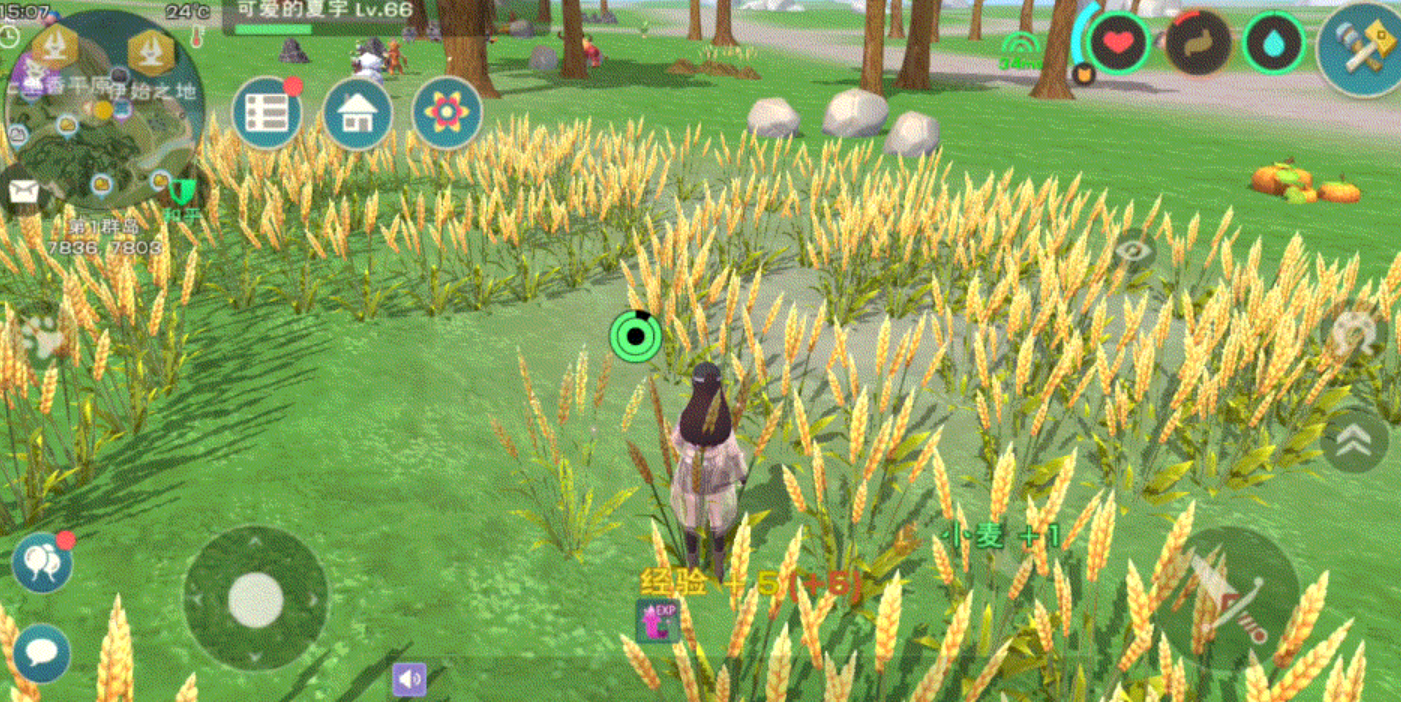Open the list menu with red notification
The image size is (1401, 702).
[x=267, y=113]
